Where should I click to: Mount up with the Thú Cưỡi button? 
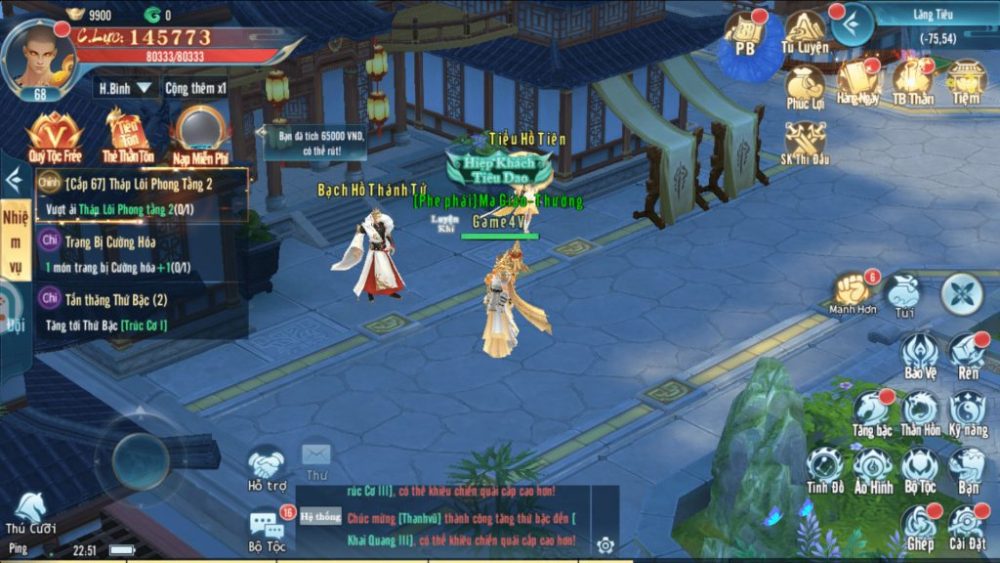point(30,511)
